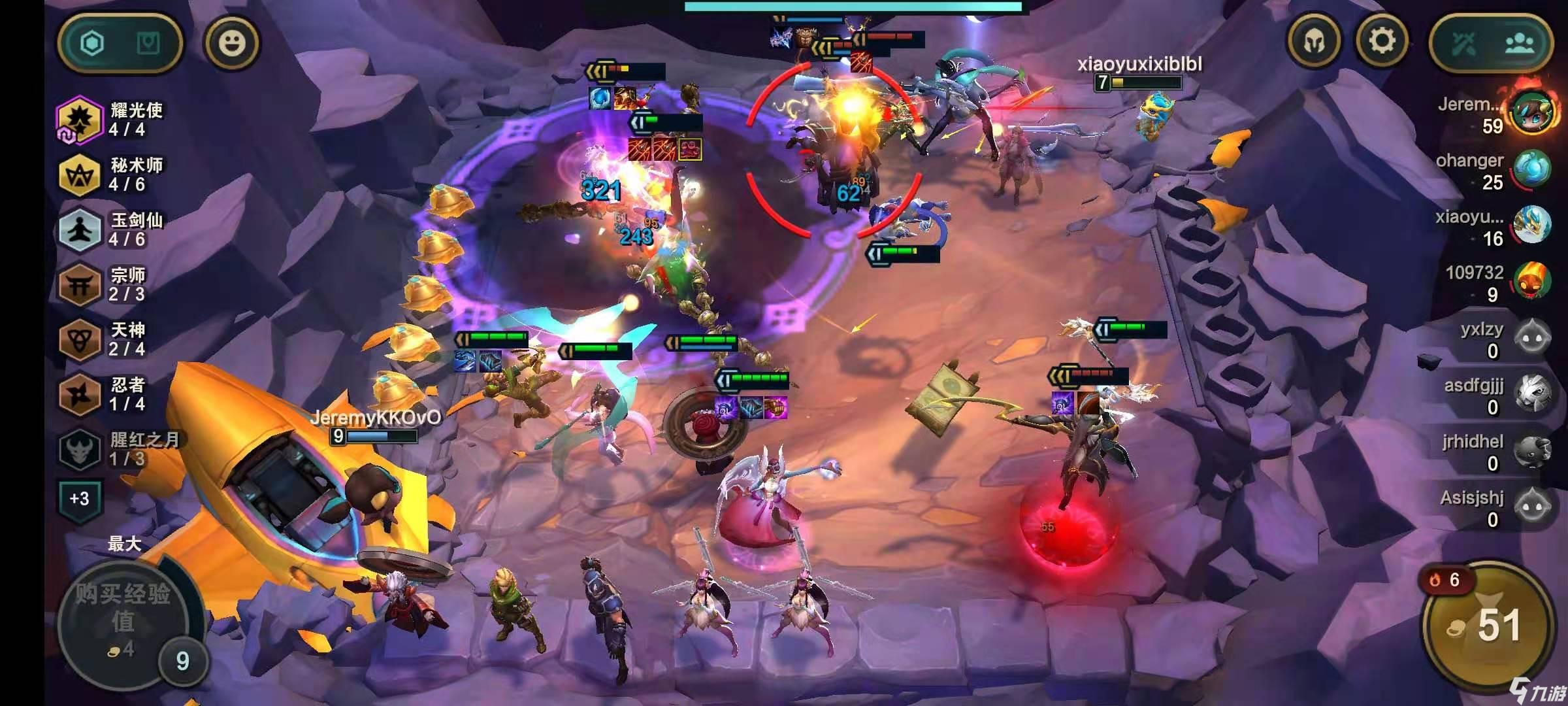The height and width of the screenshot is (706, 1568).
Task: Select the 忍者 trait entry
Action: point(105,394)
